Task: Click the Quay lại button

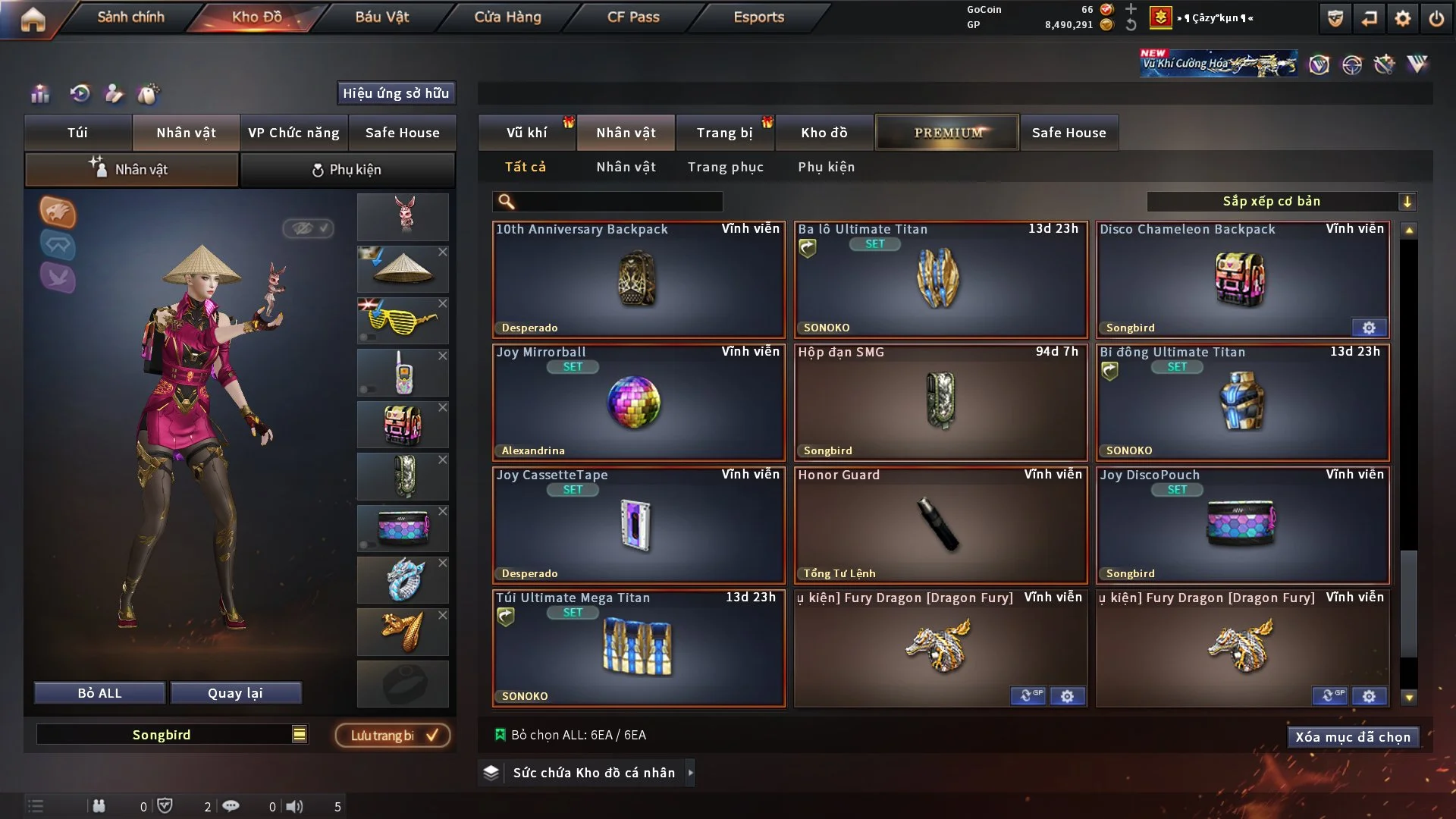Action: click(x=235, y=693)
